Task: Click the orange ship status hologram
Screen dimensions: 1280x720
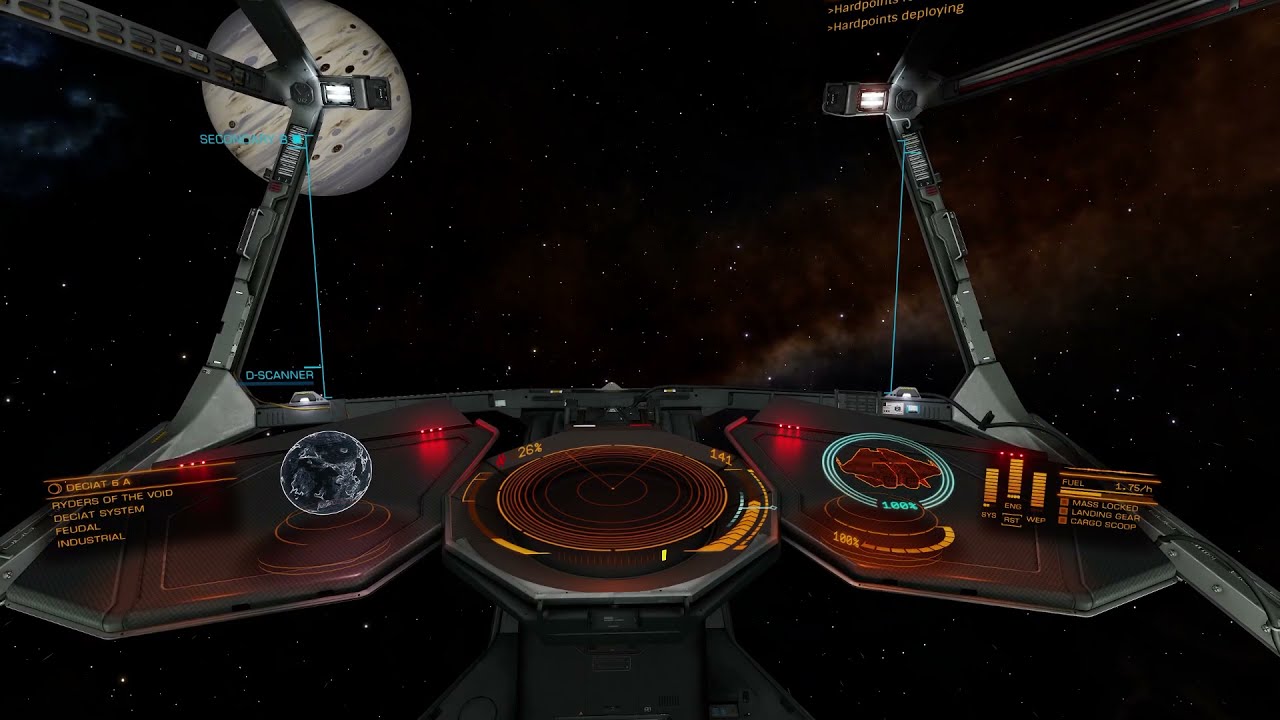Action: [888, 468]
